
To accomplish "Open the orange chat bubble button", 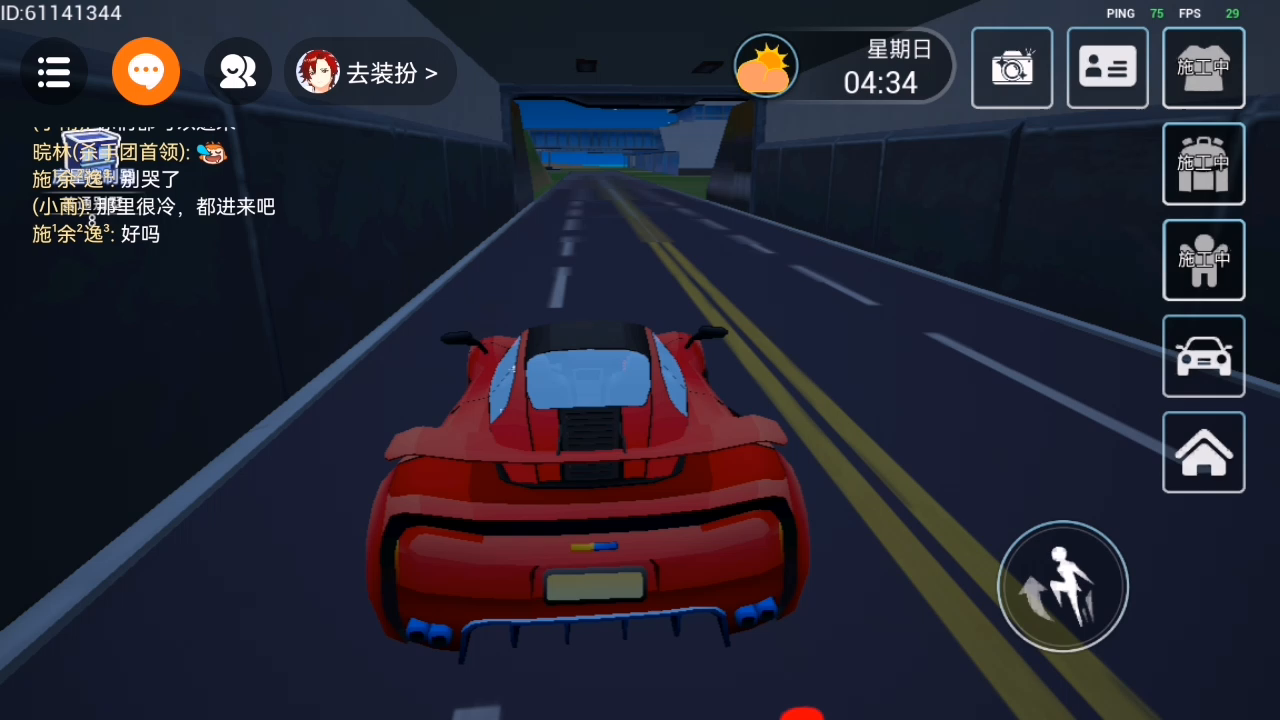I will [146, 71].
